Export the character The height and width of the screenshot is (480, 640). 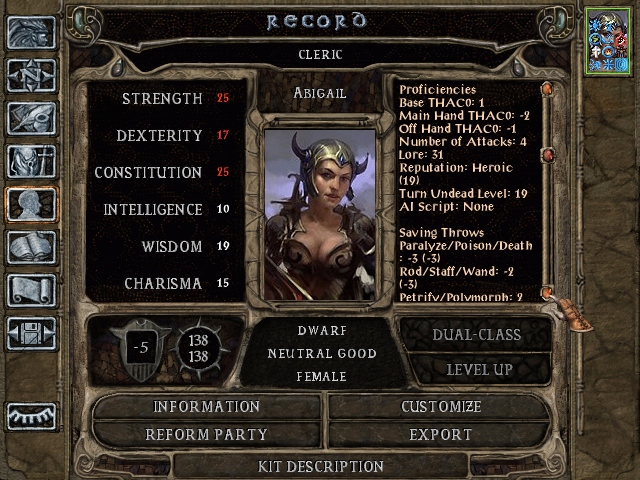441,435
